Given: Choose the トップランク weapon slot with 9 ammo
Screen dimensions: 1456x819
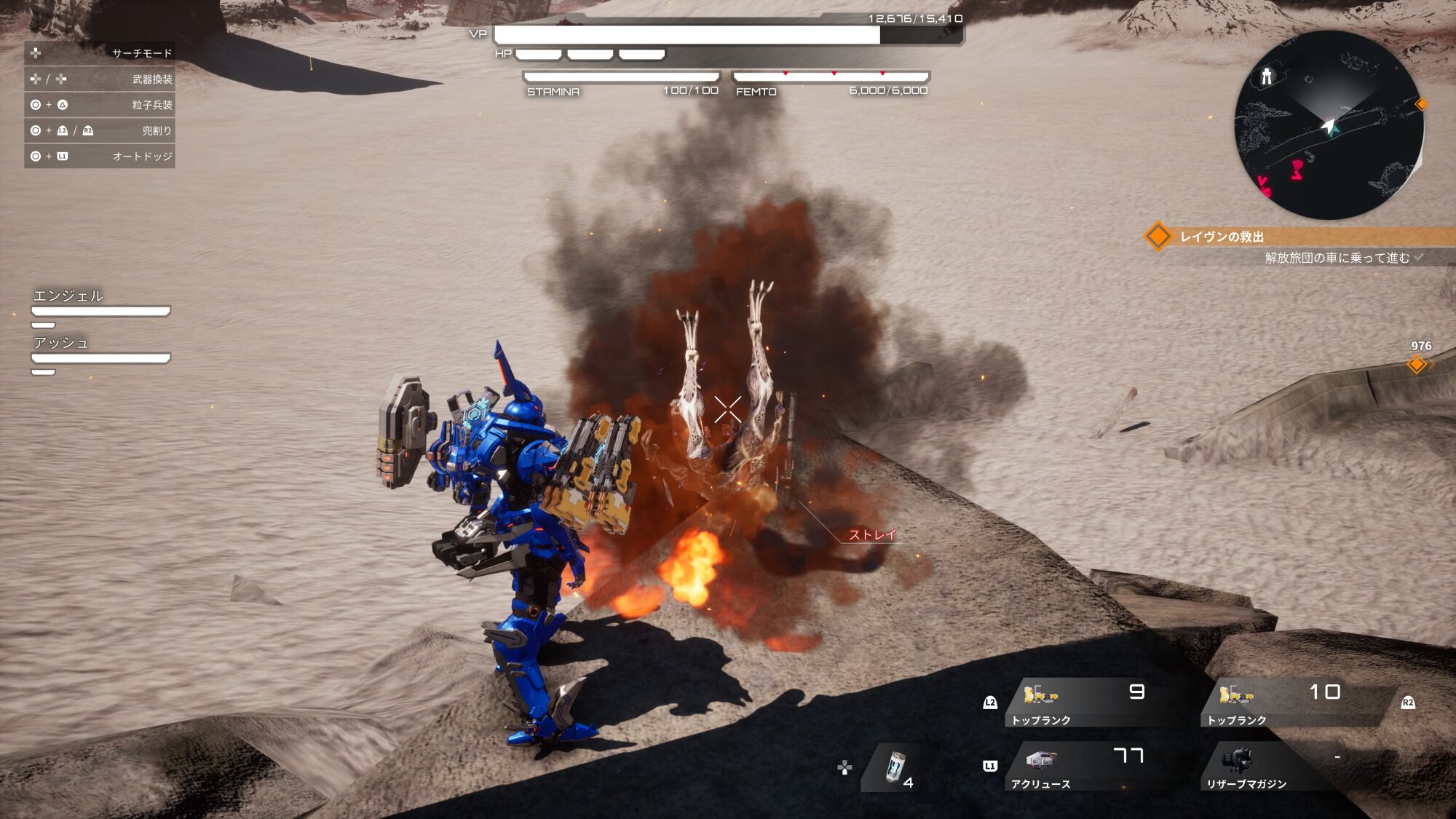Looking at the screenshot, I should pos(1080,702).
